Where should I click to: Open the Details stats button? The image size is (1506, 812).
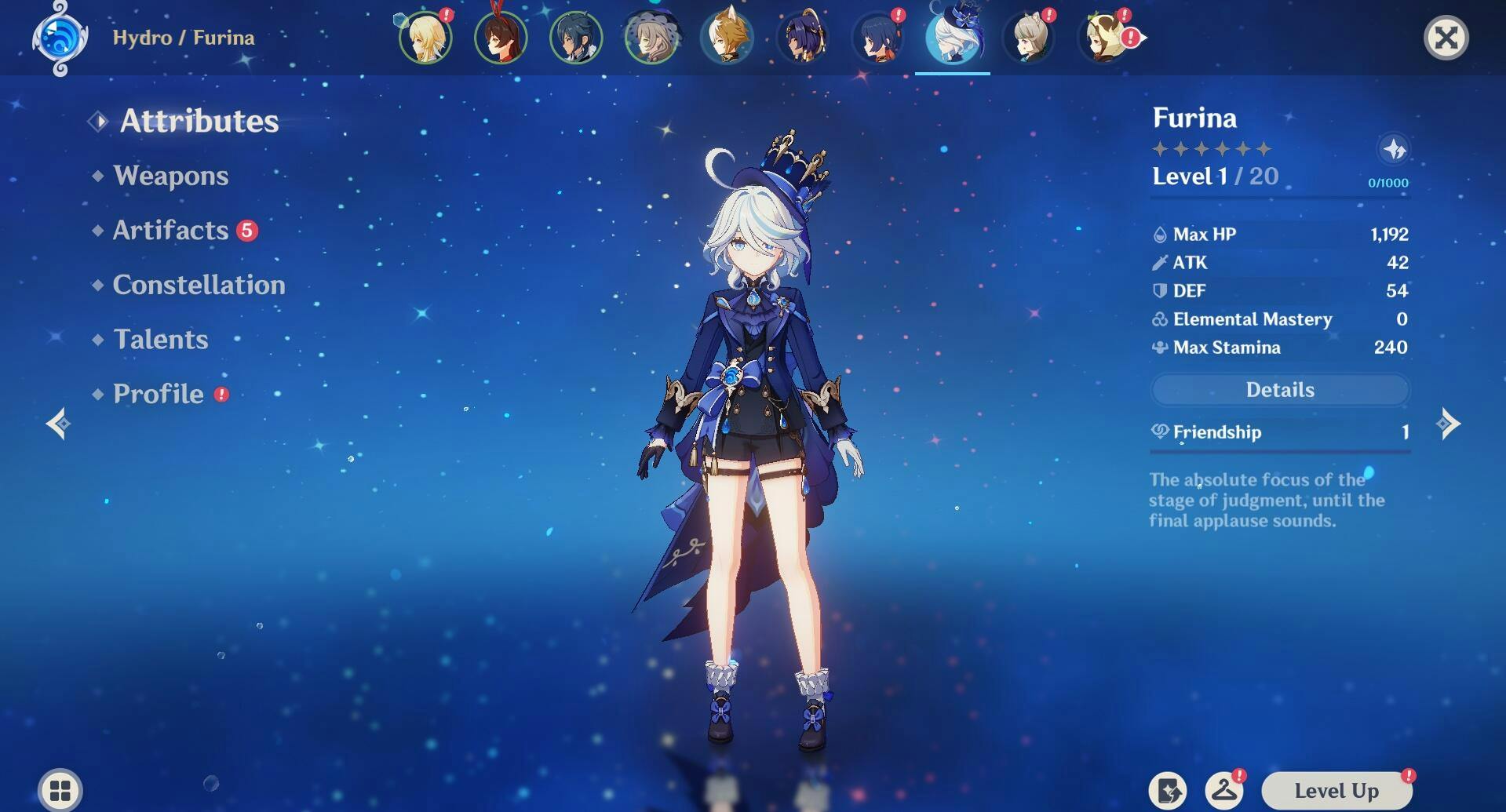point(1279,390)
